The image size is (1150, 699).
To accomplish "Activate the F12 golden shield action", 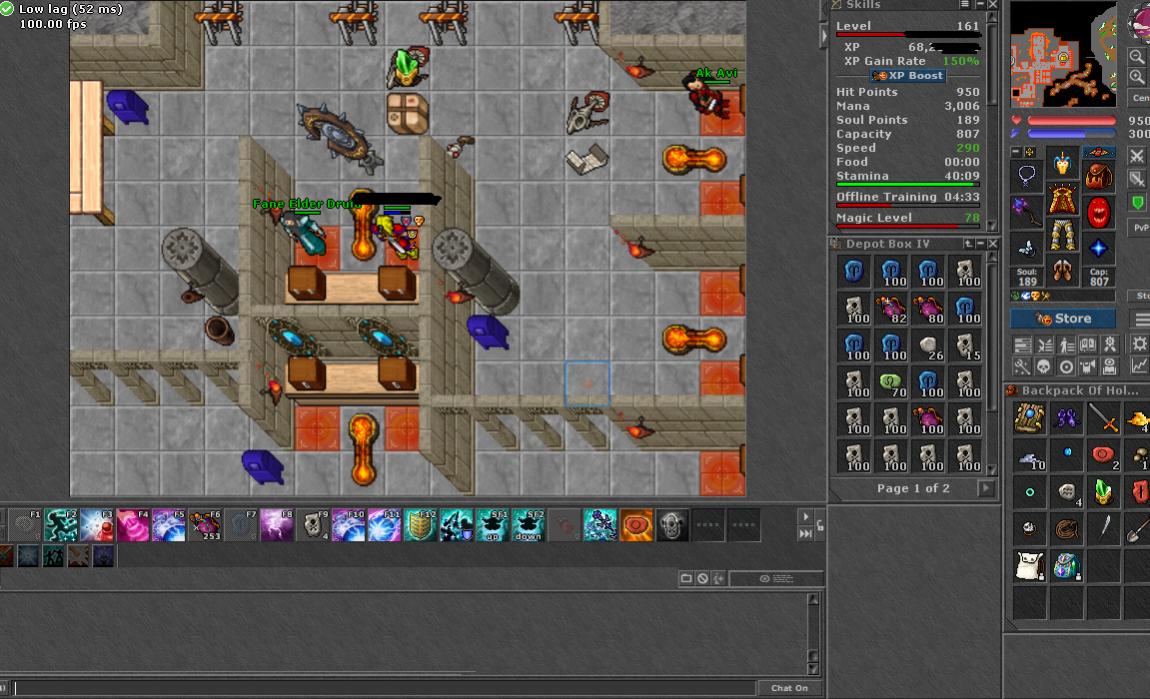I will tap(420, 525).
